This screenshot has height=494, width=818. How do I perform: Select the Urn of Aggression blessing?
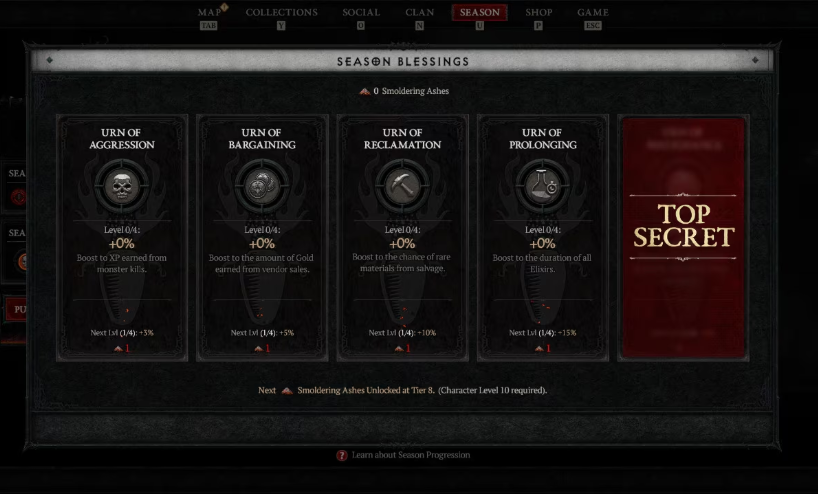[122, 237]
